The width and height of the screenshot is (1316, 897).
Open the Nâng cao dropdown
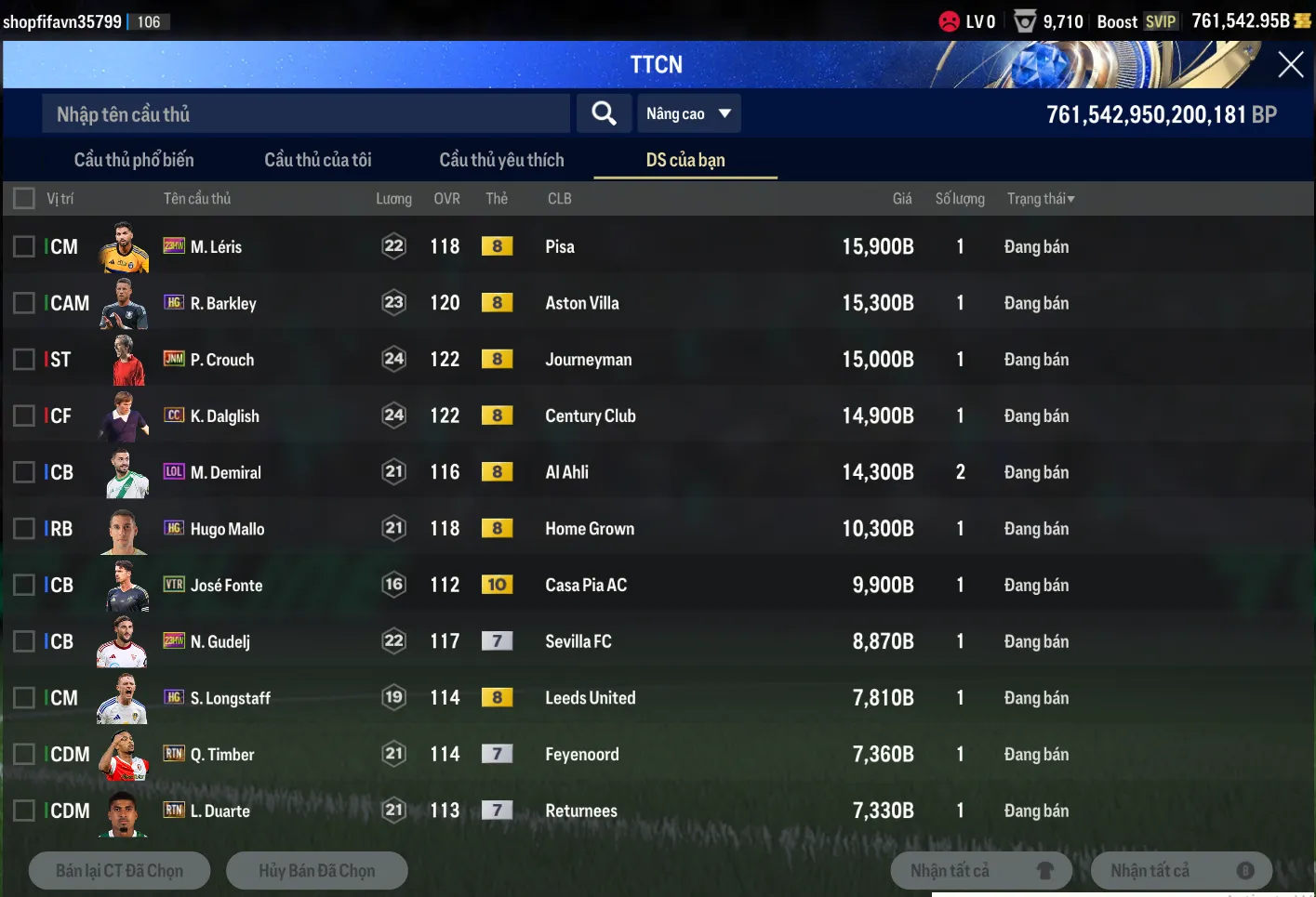pyautogui.click(x=688, y=113)
